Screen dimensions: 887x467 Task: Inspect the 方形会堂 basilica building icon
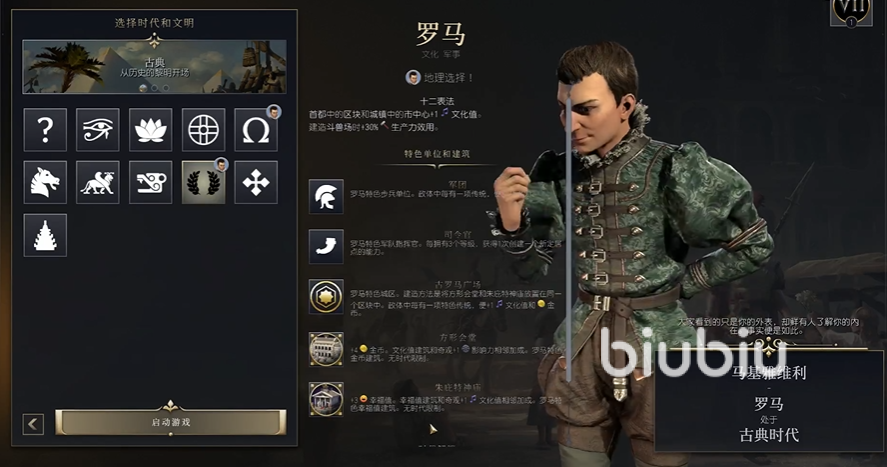tap(326, 349)
